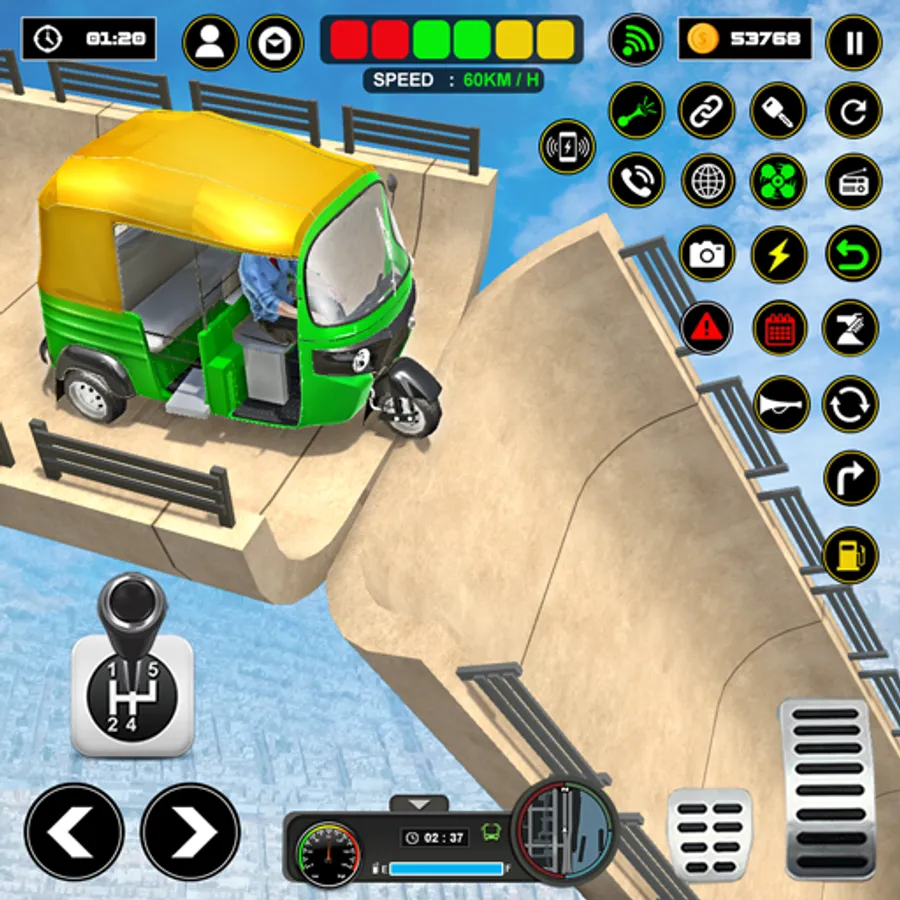Hit the small brake pedal
The image size is (900, 900).
click(709, 820)
